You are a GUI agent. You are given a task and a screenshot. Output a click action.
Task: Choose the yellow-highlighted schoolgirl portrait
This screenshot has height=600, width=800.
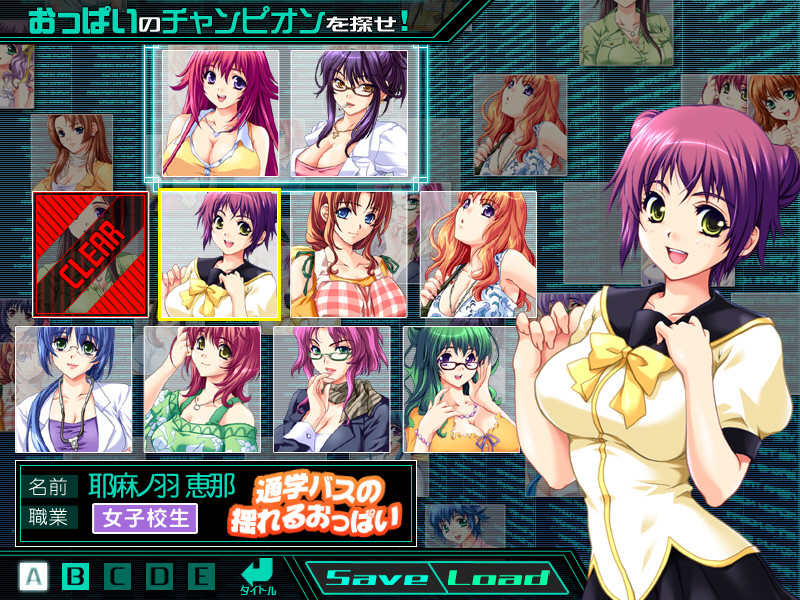(x=219, y=254)
